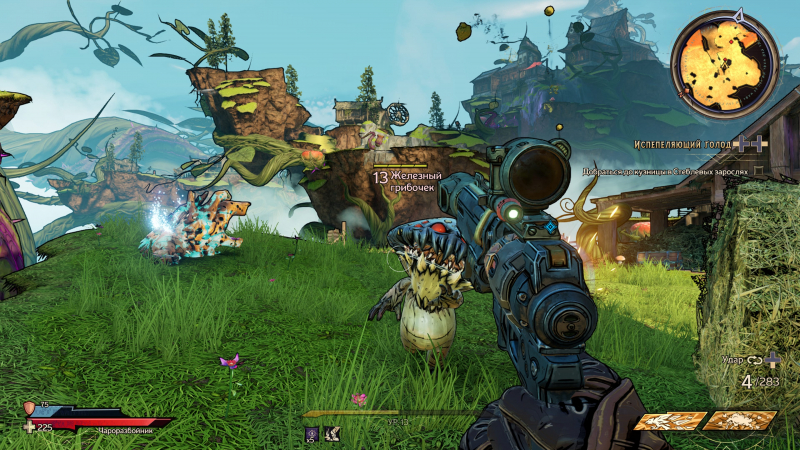The image size is (800, 450).
Task: Select the Испепеляющий голод quest tracker
Action: (x=686, y=145)
